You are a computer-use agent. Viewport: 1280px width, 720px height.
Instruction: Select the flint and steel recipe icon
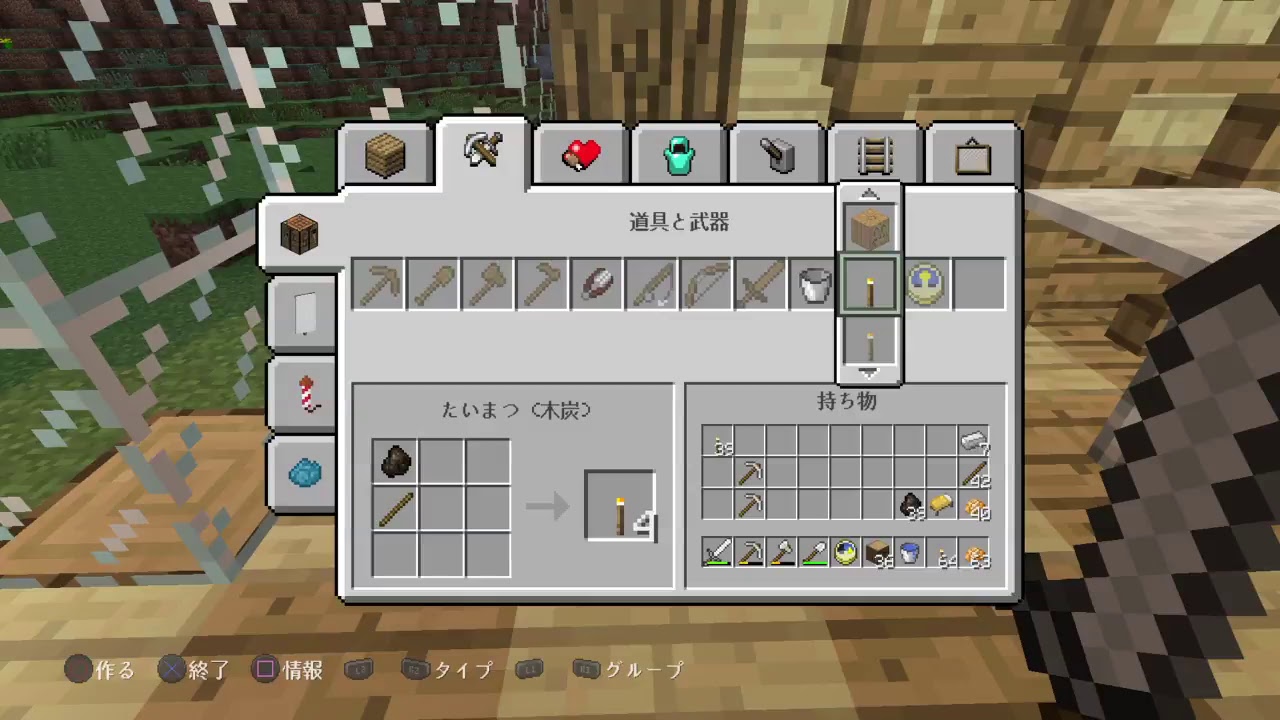597,284
